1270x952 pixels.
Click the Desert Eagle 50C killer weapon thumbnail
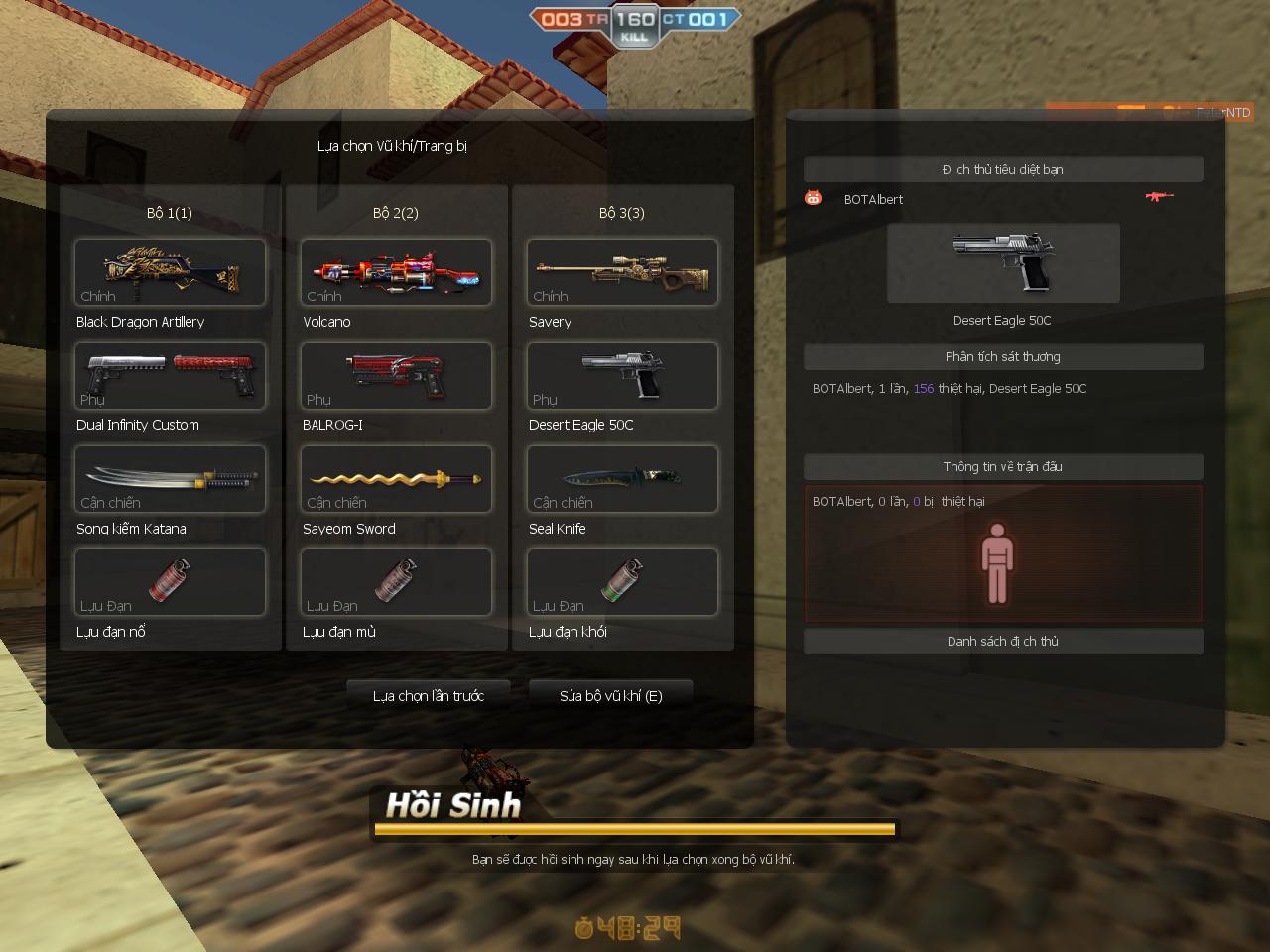1003,263
